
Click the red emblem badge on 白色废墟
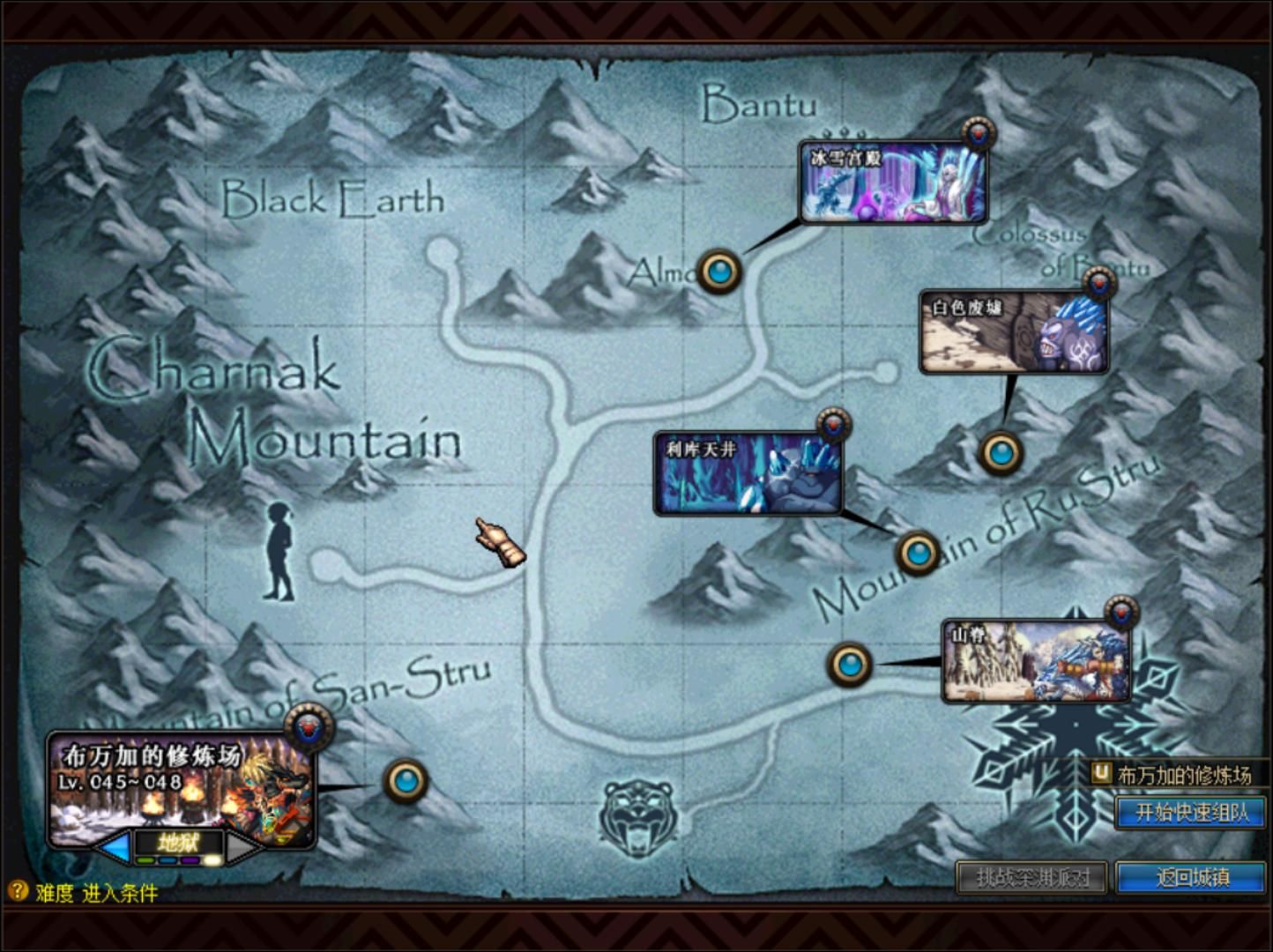click(1099, 284)
